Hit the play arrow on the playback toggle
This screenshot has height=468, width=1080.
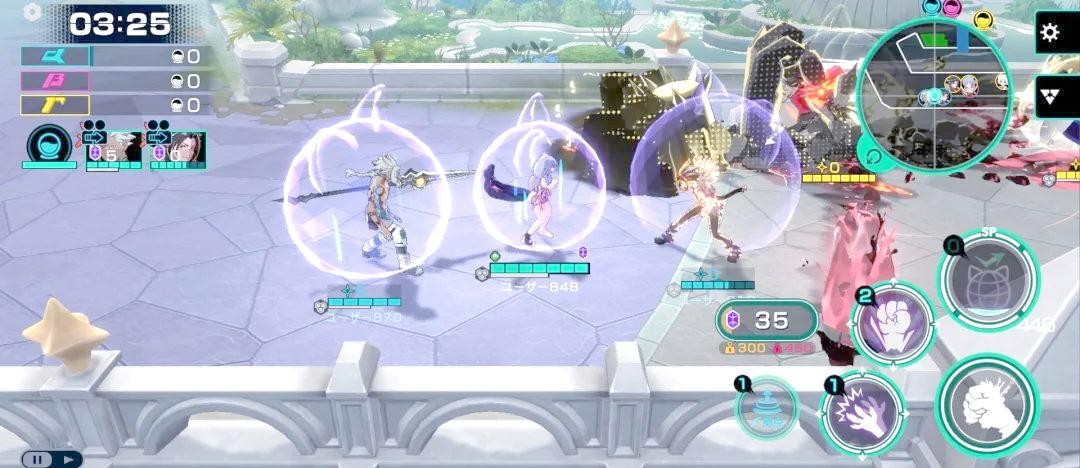tap(67, 459)
